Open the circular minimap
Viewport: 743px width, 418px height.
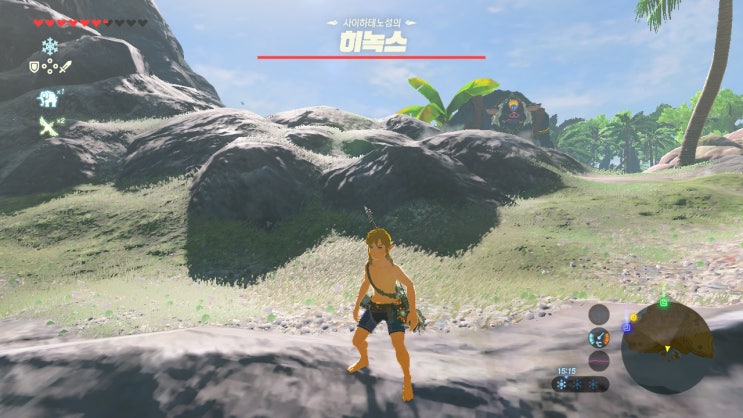(667, 344)
